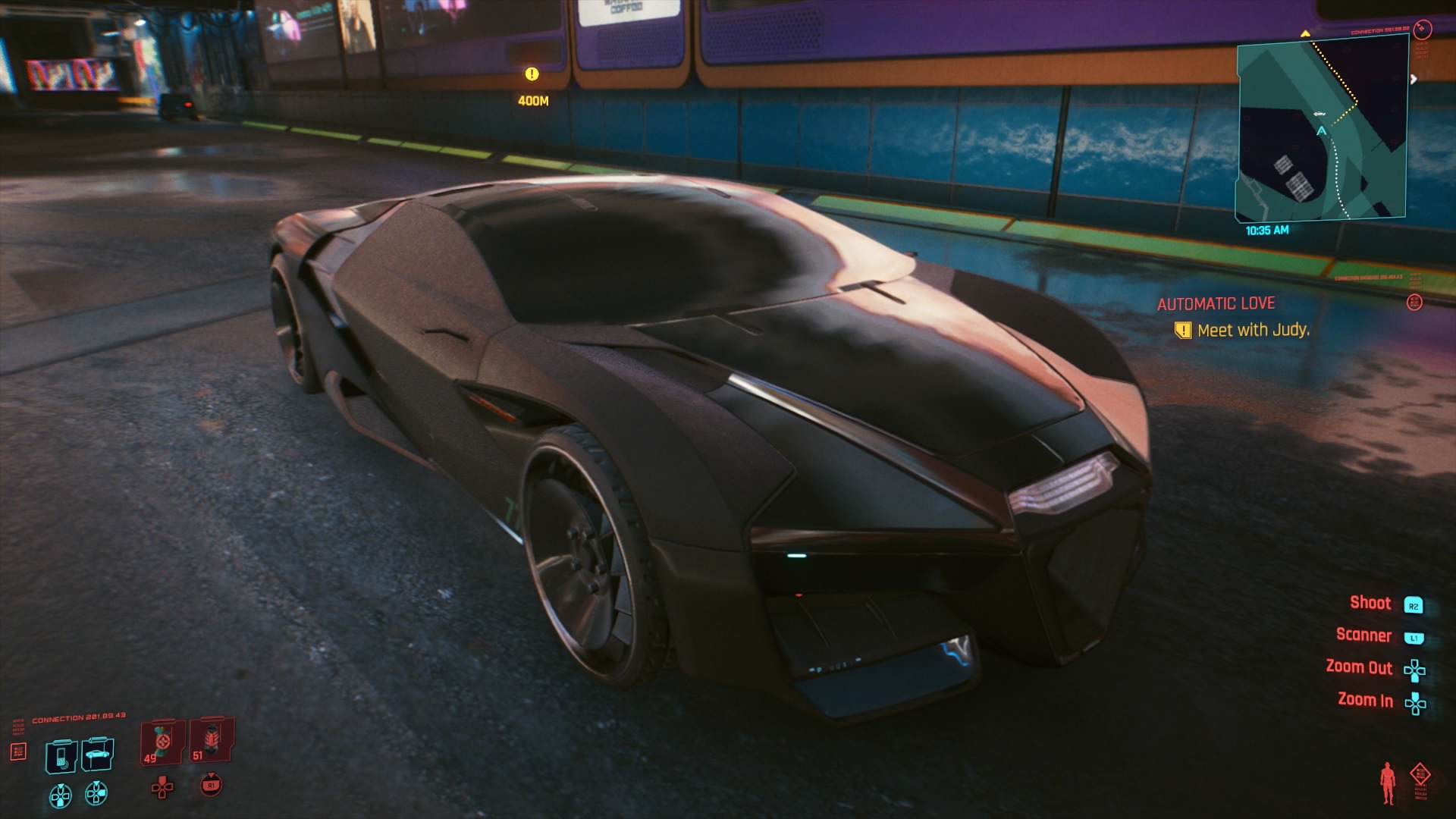Screen dimensions: 1456x819
Task: Click the d-pad icon below the phone slot
Action: 61,795
